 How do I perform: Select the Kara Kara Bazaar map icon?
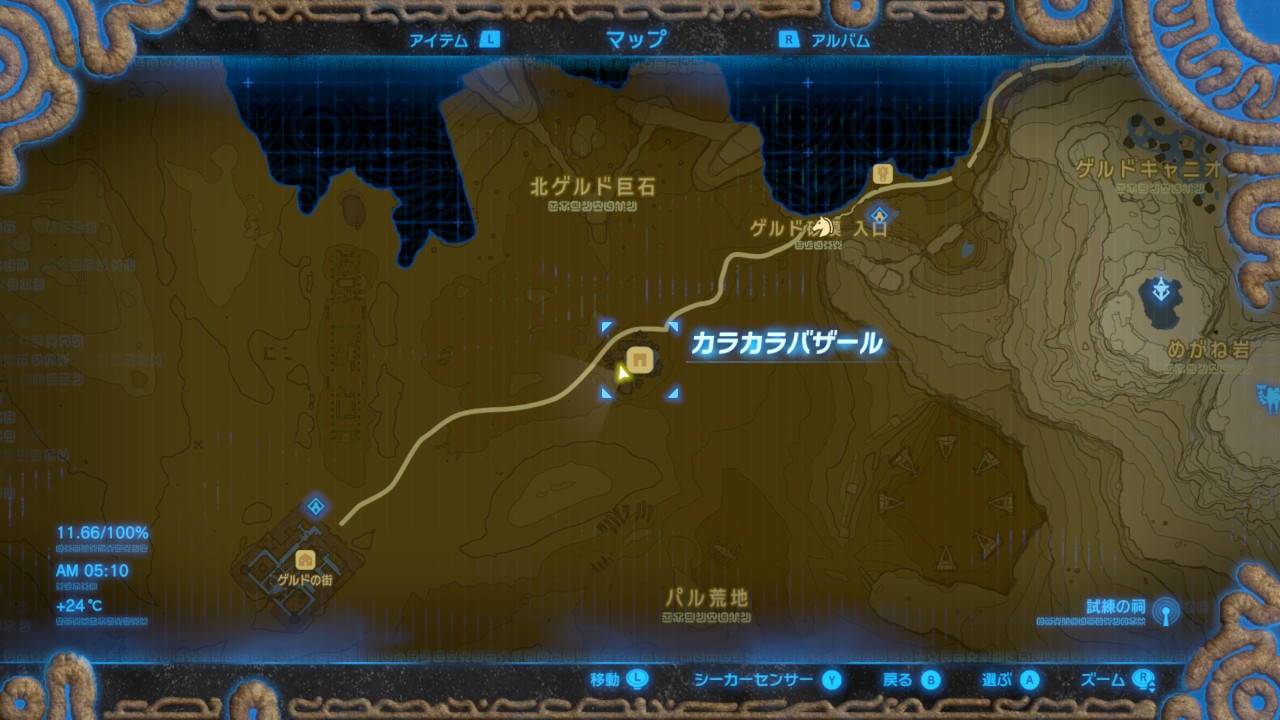pos(640,358)
